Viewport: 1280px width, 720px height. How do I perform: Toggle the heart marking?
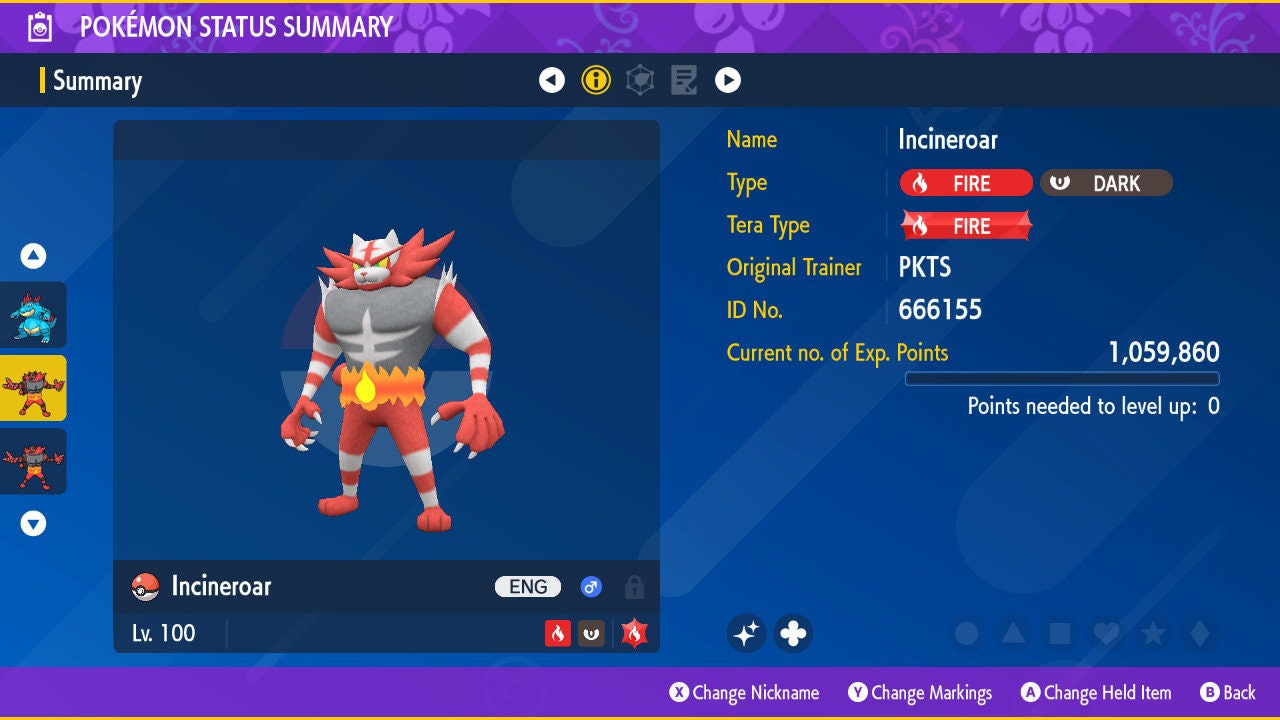(1105, 633)
